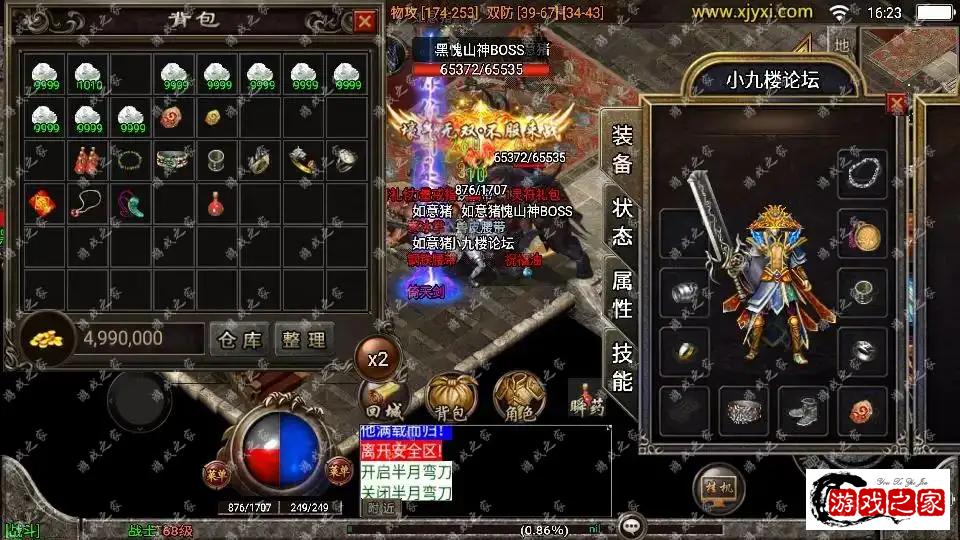Switch to the 状态 status tab
This screenshot has height=540, width=960.
click(x=622, y=221)
